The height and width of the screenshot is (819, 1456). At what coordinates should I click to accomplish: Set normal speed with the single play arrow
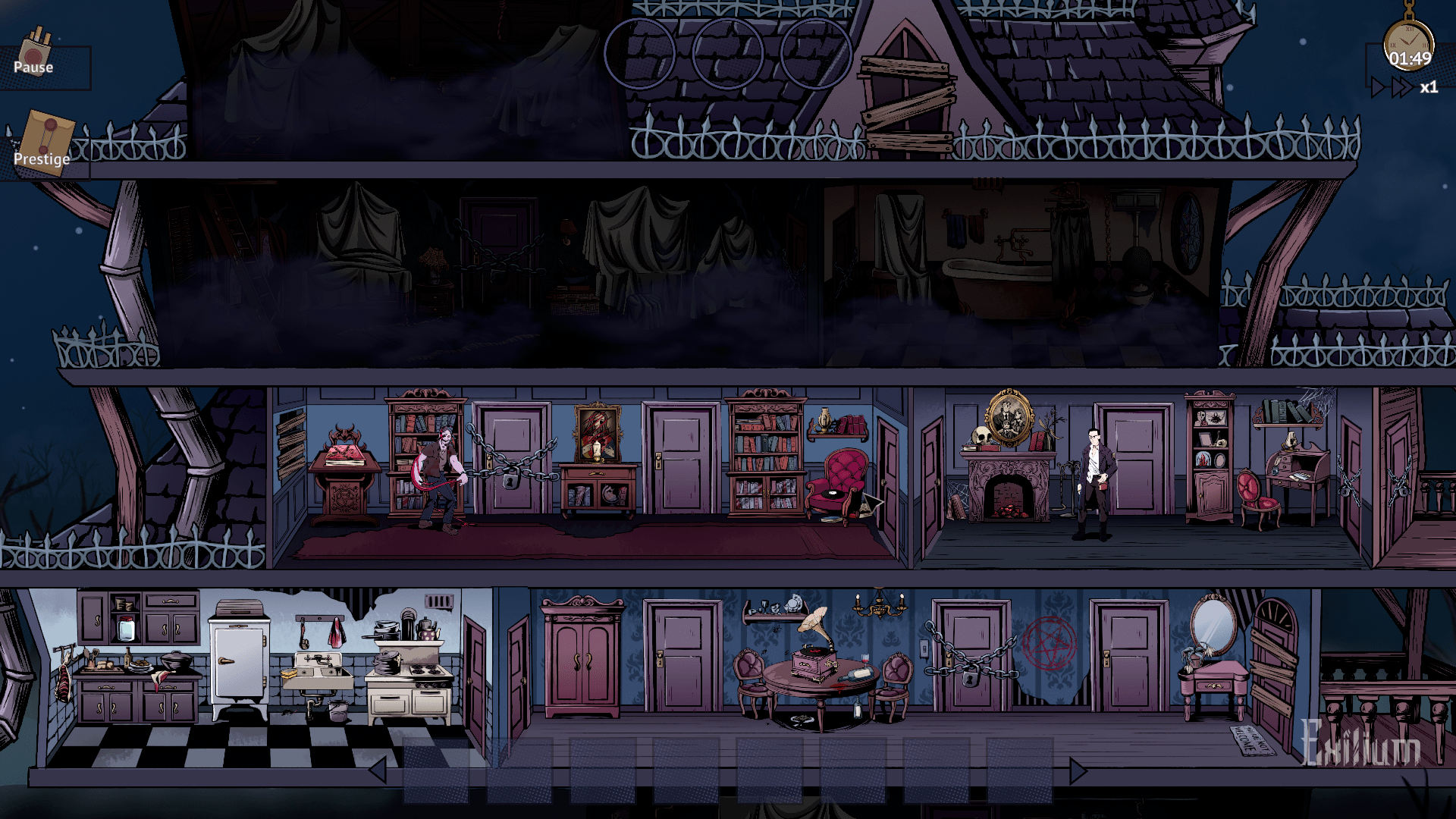(1379, 88)
